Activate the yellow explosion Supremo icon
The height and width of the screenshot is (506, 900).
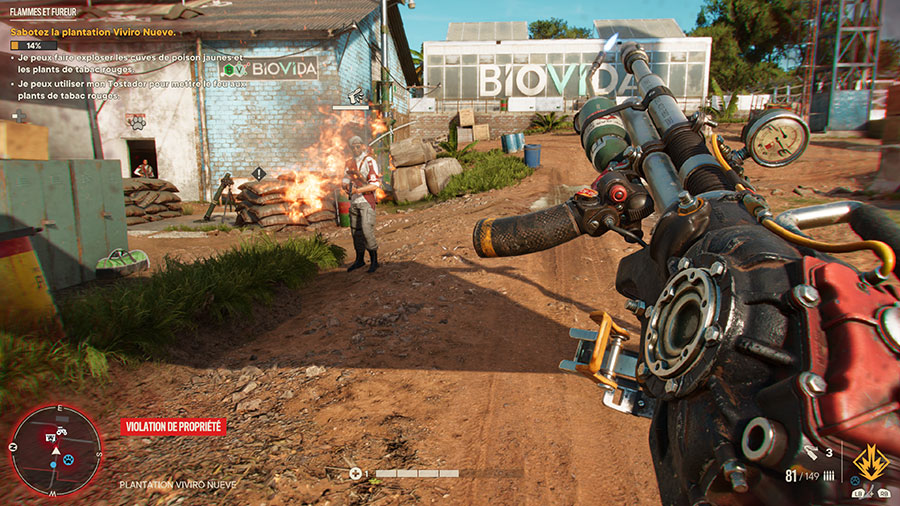[x=869, y=462]
